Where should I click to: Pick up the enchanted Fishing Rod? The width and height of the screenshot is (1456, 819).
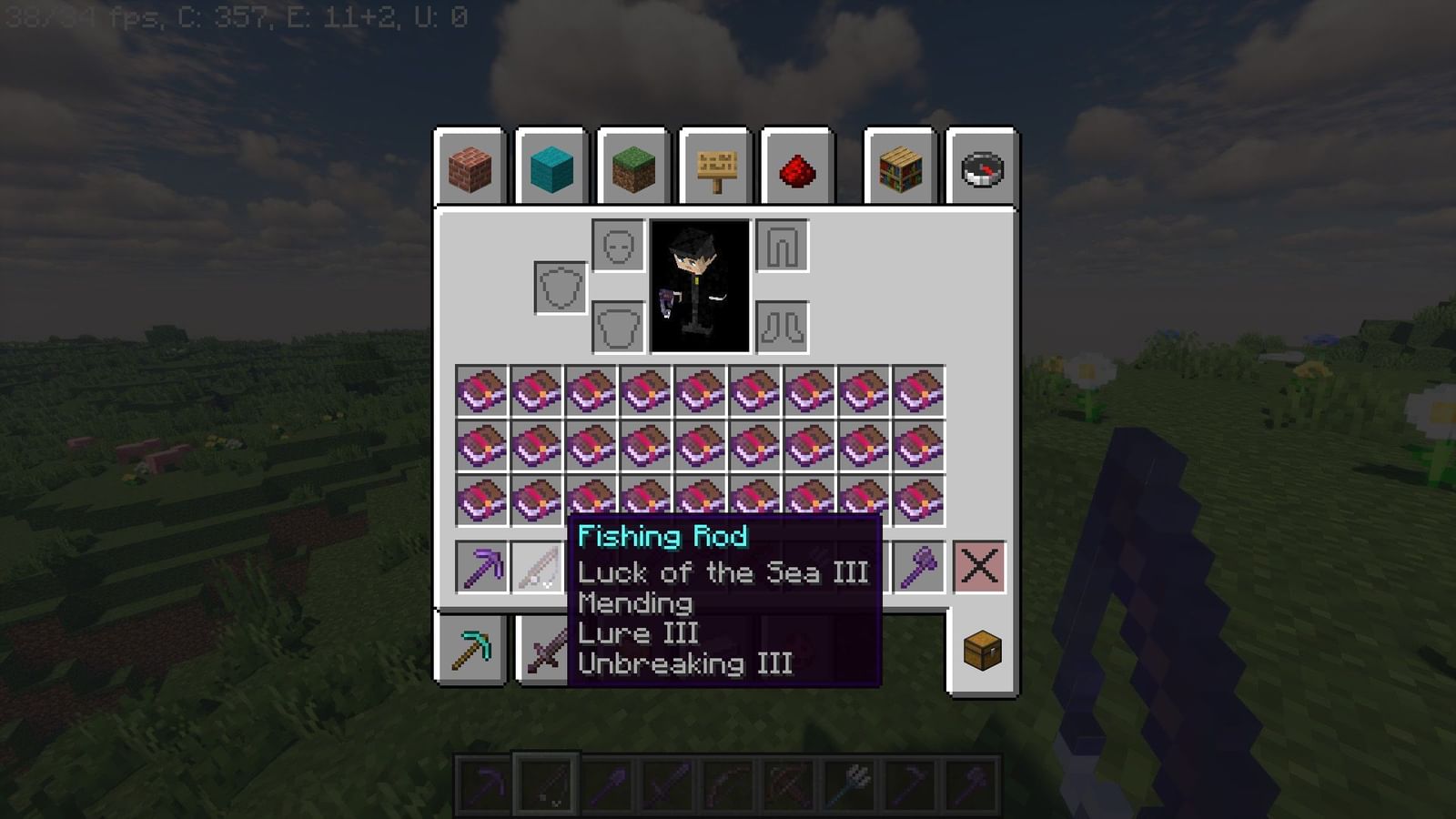536,565
